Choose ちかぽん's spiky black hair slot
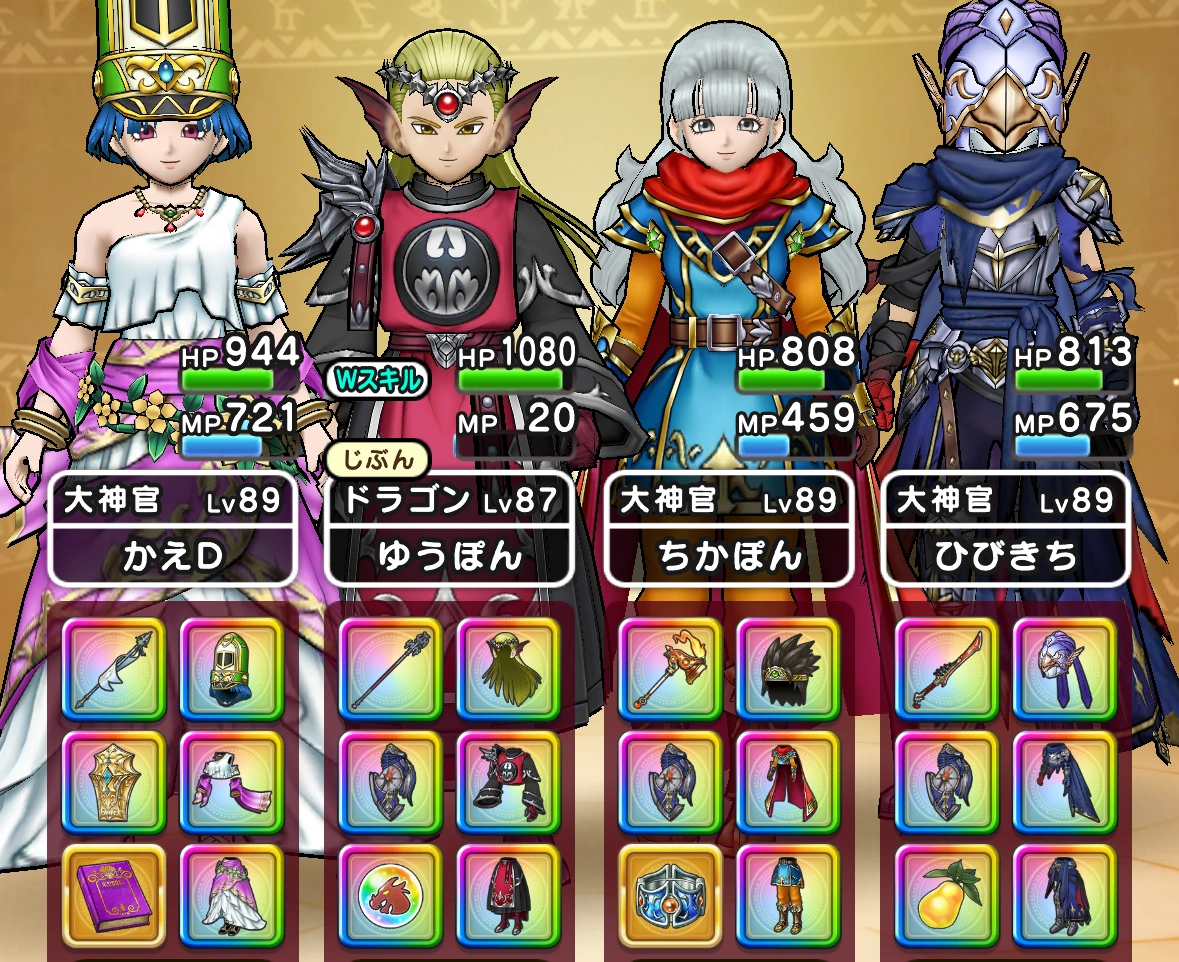This screenshot has height=962, width=1179. coord(787,669)
